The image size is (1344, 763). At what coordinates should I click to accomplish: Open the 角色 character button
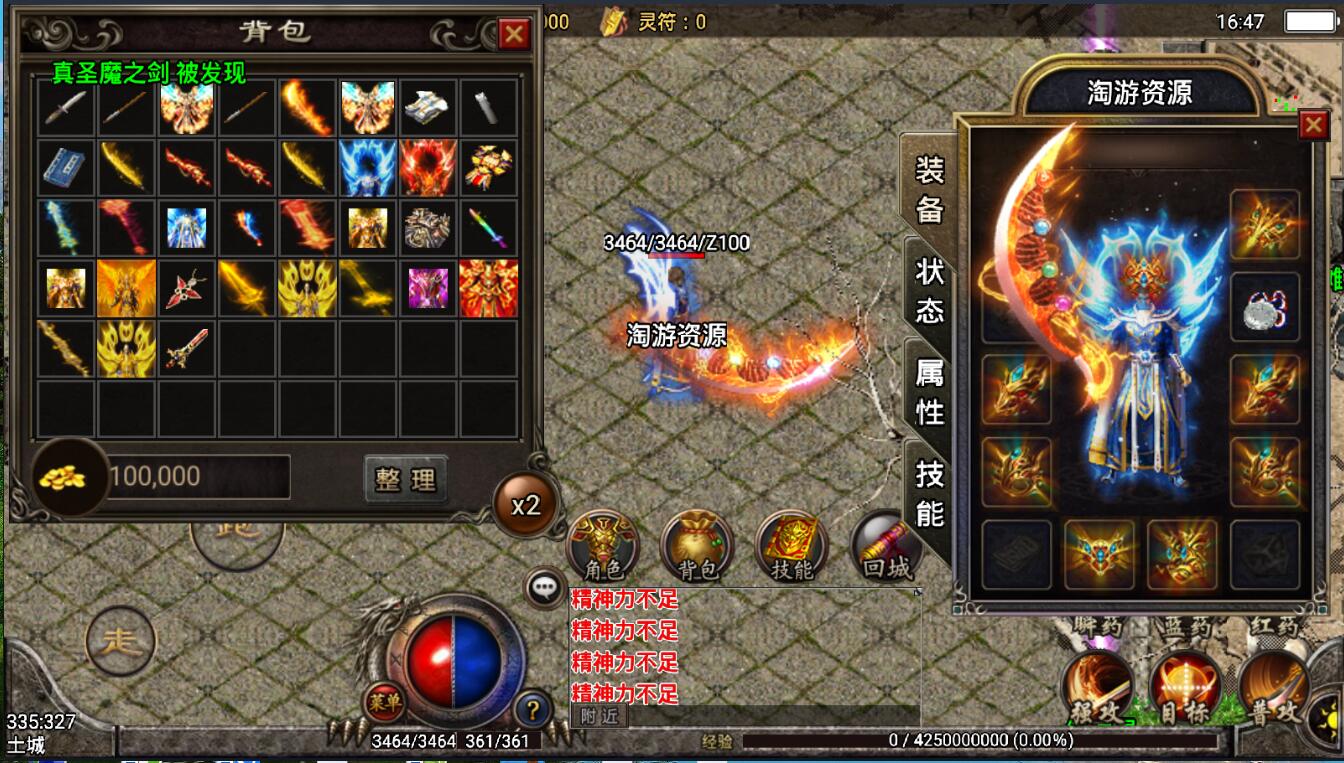[x=603, y=545]
